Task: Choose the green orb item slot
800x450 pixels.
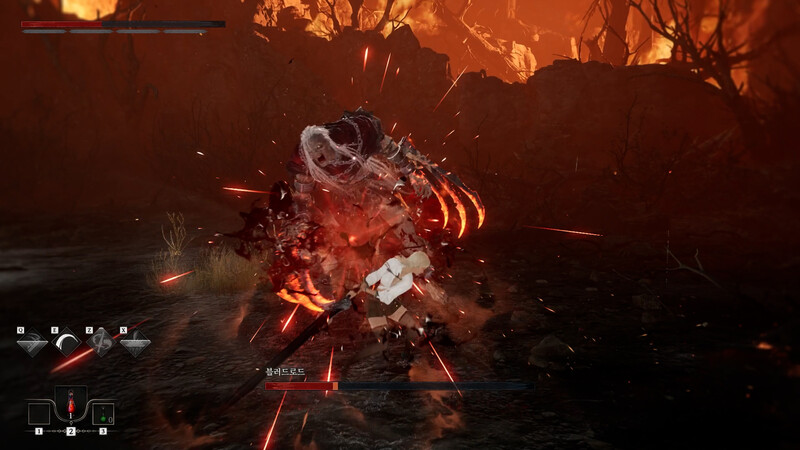Action: tap(103, 413)
